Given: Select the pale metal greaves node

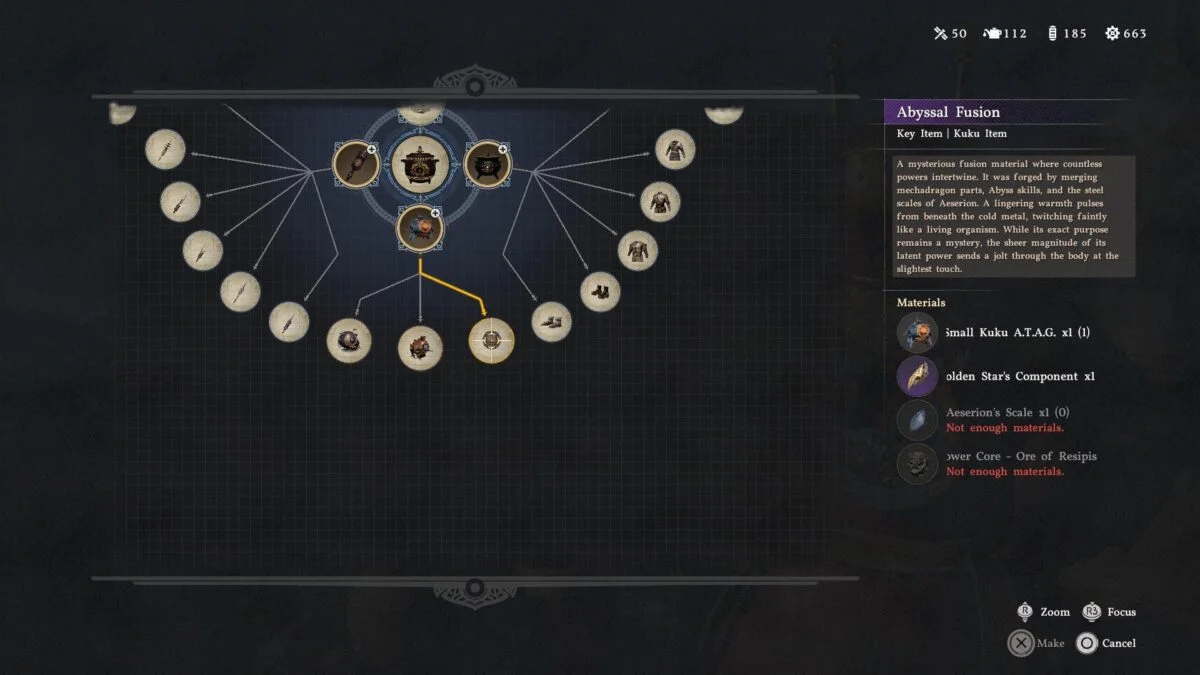Looking at the screenshot, I should pos(552,322).
